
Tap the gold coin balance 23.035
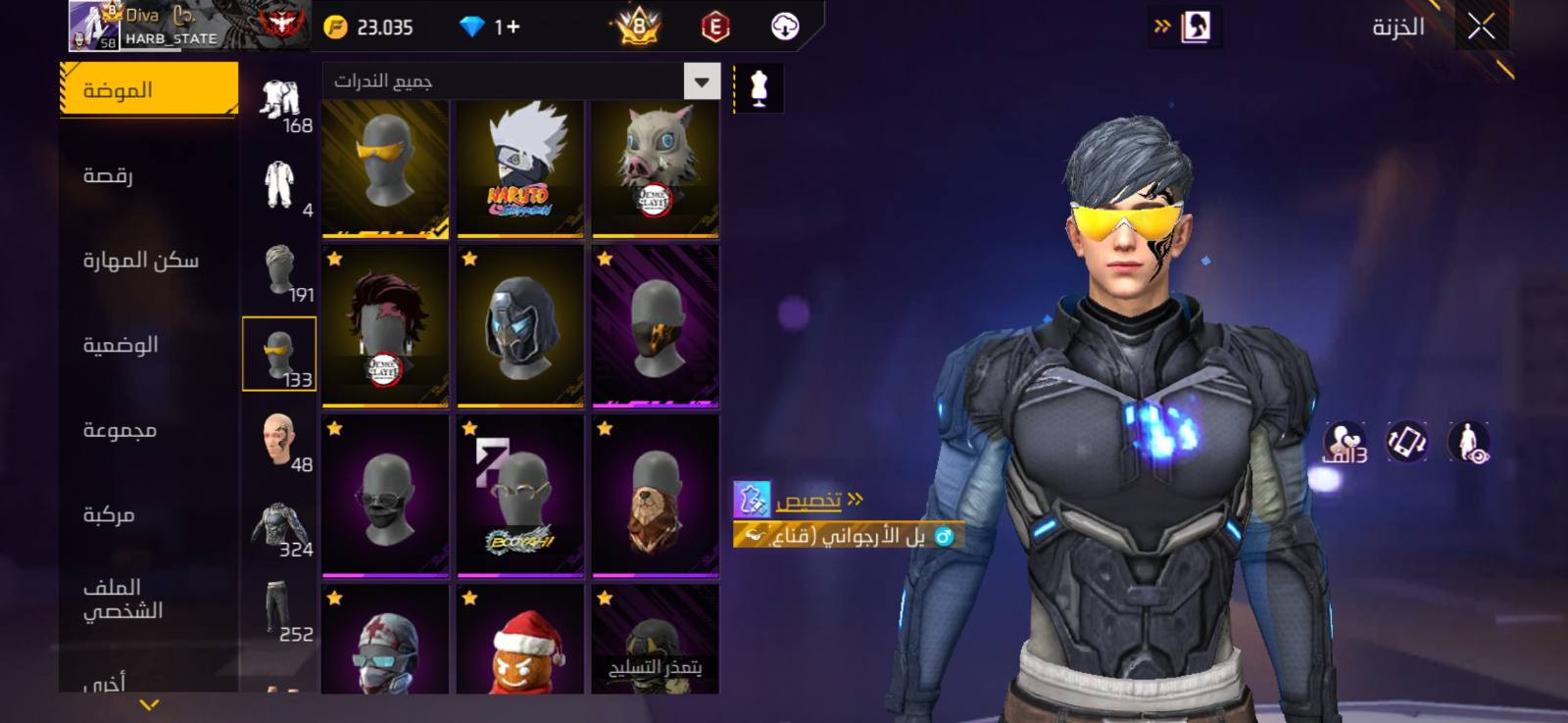click(x=368, y=27)
